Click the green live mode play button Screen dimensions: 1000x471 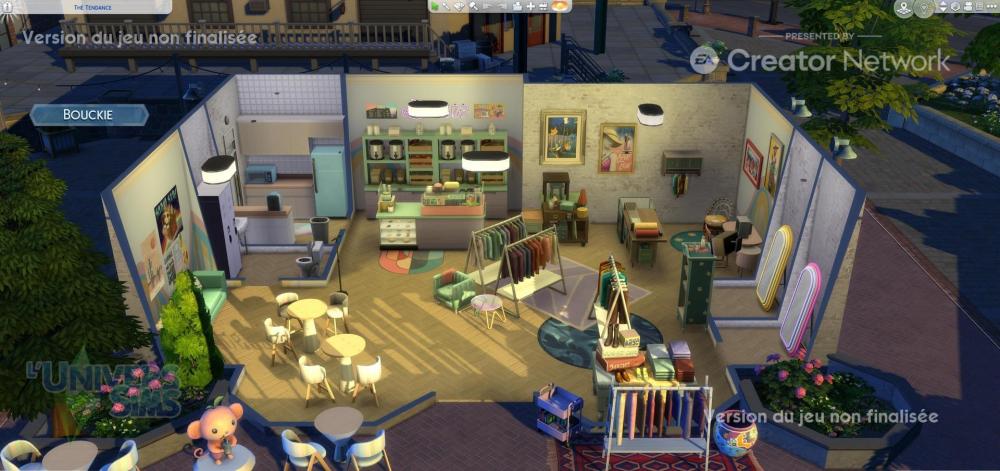click(x=435, y=7)
